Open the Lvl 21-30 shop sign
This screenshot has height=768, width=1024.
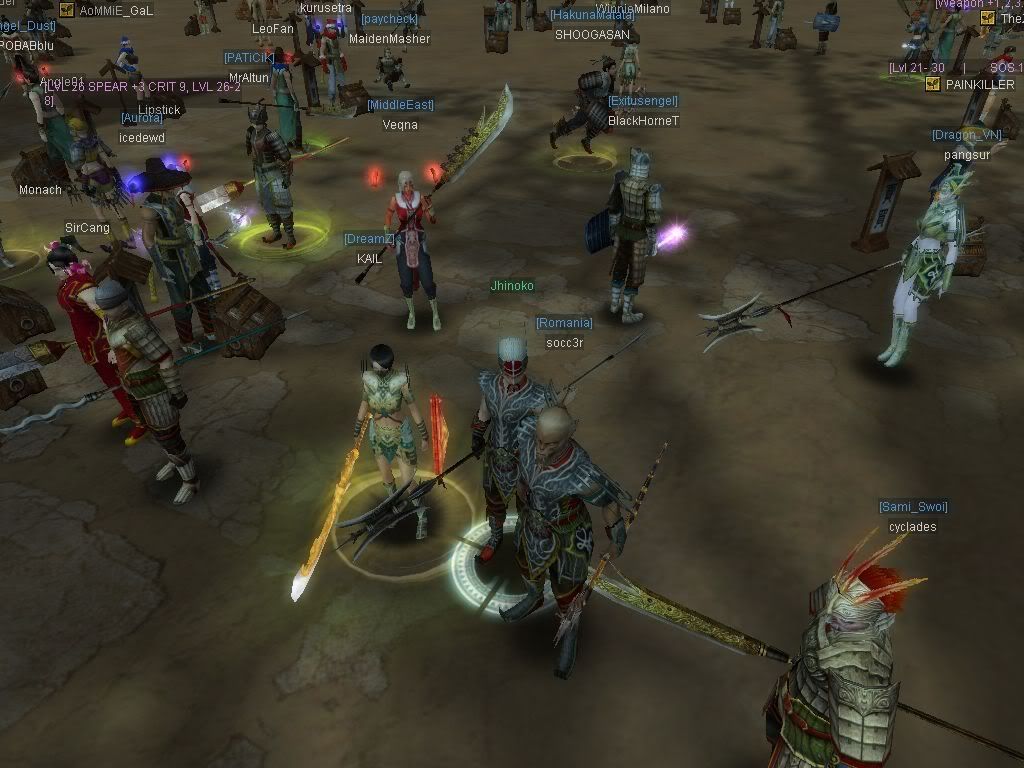click(x=917, y=68)
